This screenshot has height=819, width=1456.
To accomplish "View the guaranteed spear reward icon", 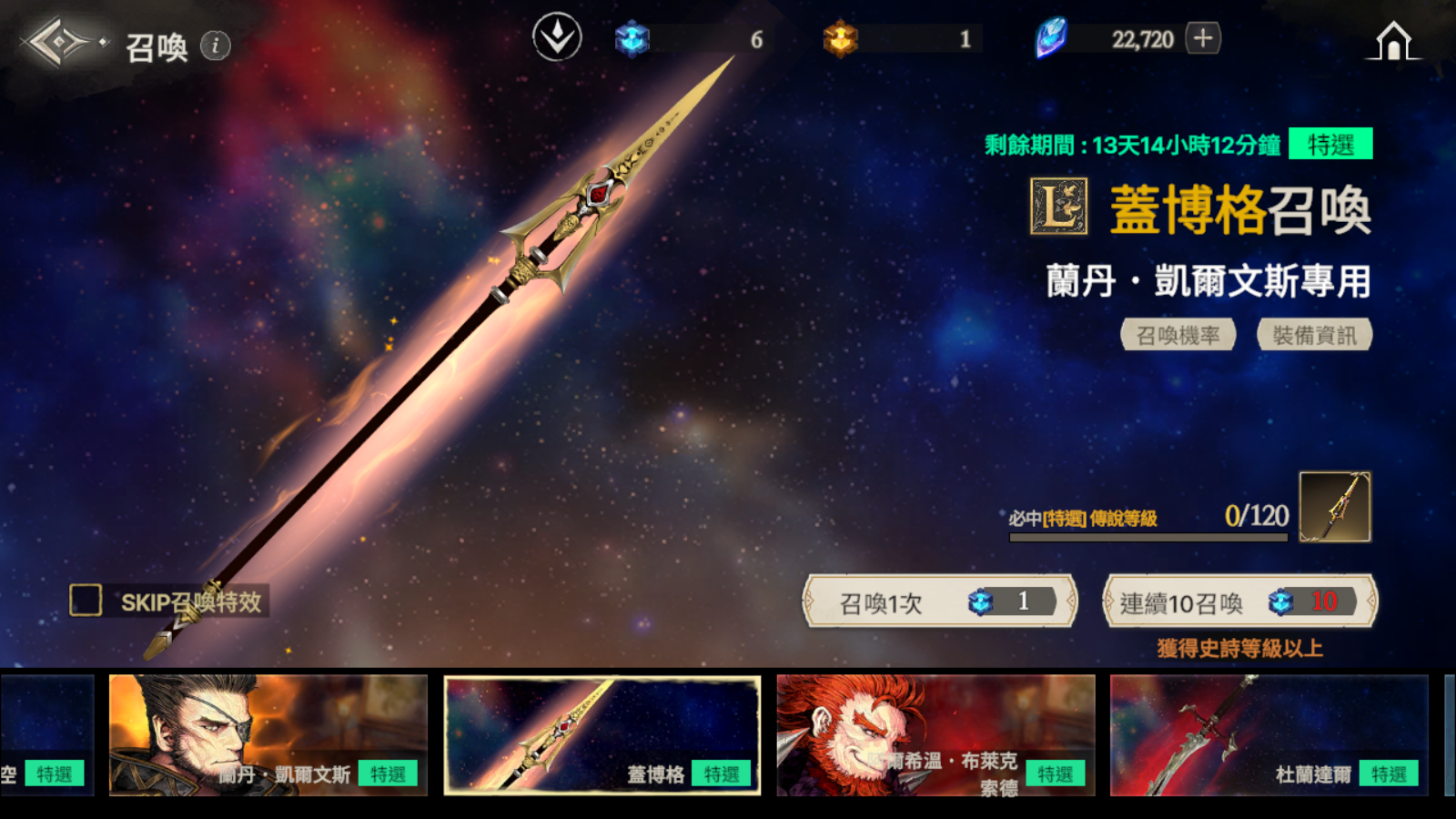I will click(x=1334, y=507).
